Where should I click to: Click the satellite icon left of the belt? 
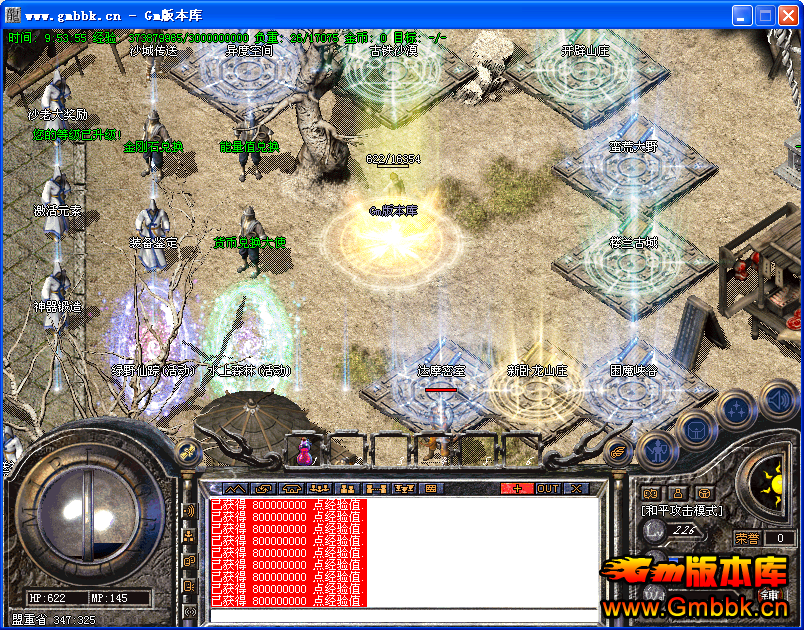point(185,452)
